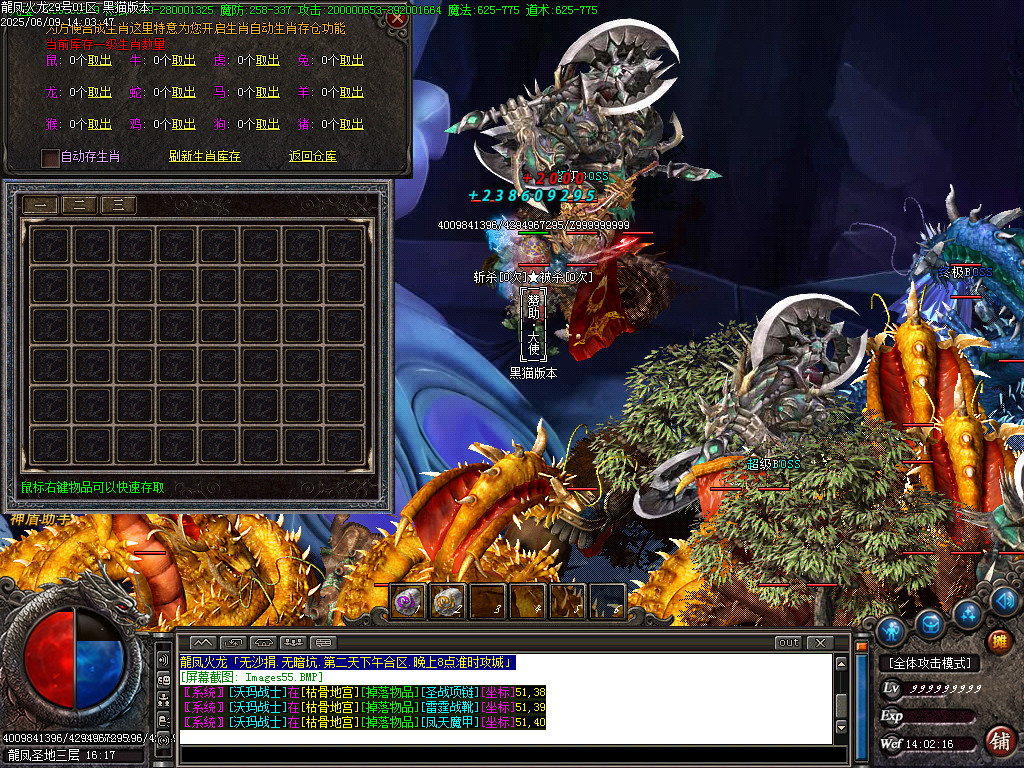Open the red 铺 shop button
Screen dimensions: 1024x768
[998, 741]
